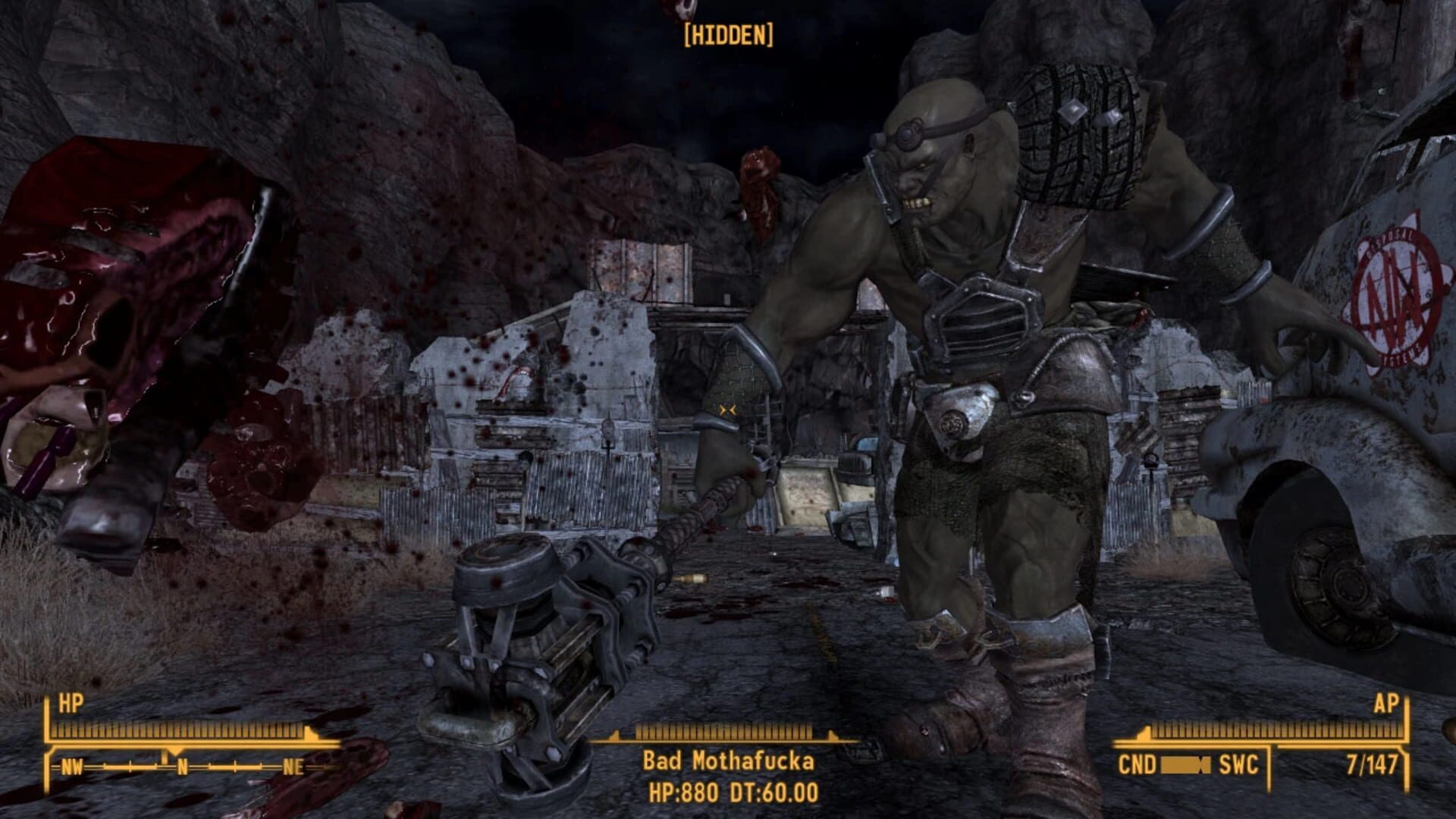Image resolution: width=1456 pixels, height=819 pixels.
Task: Click the [HIDDEN] stealth status indicator
Action: pos(728,34)
